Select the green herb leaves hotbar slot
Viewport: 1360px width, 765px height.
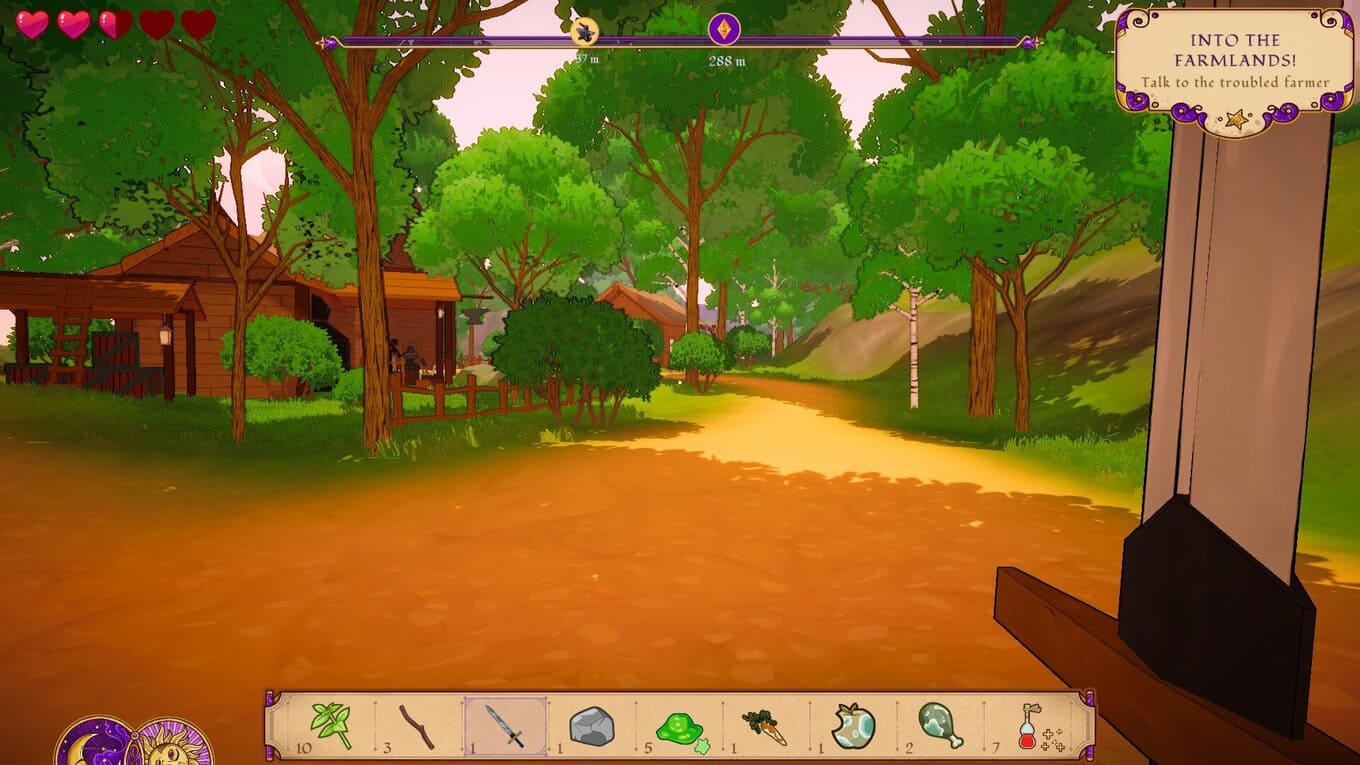[331, 725]
